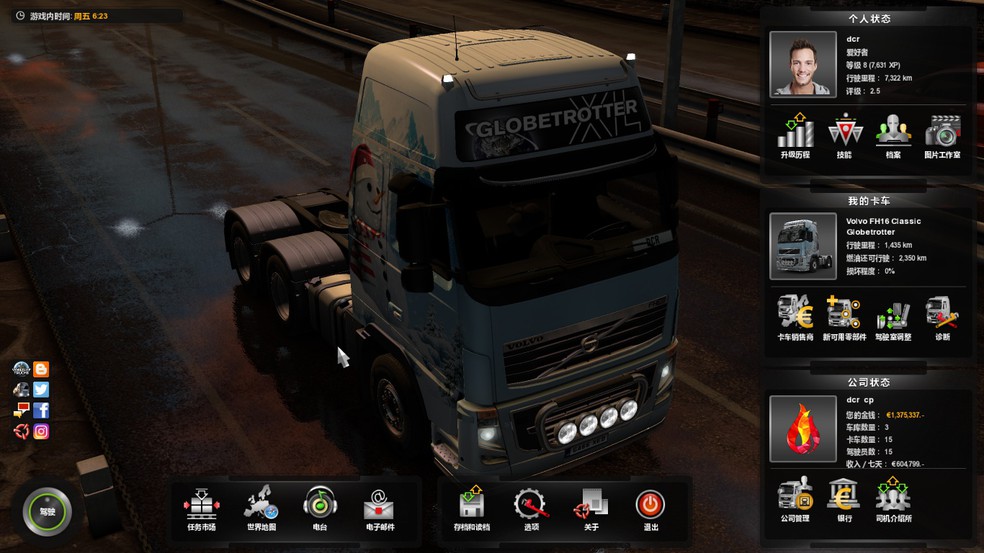This screenshot has height=553, width=984.
Task: Click the green Drive (驾驶) button
Action: coord(48,511)
